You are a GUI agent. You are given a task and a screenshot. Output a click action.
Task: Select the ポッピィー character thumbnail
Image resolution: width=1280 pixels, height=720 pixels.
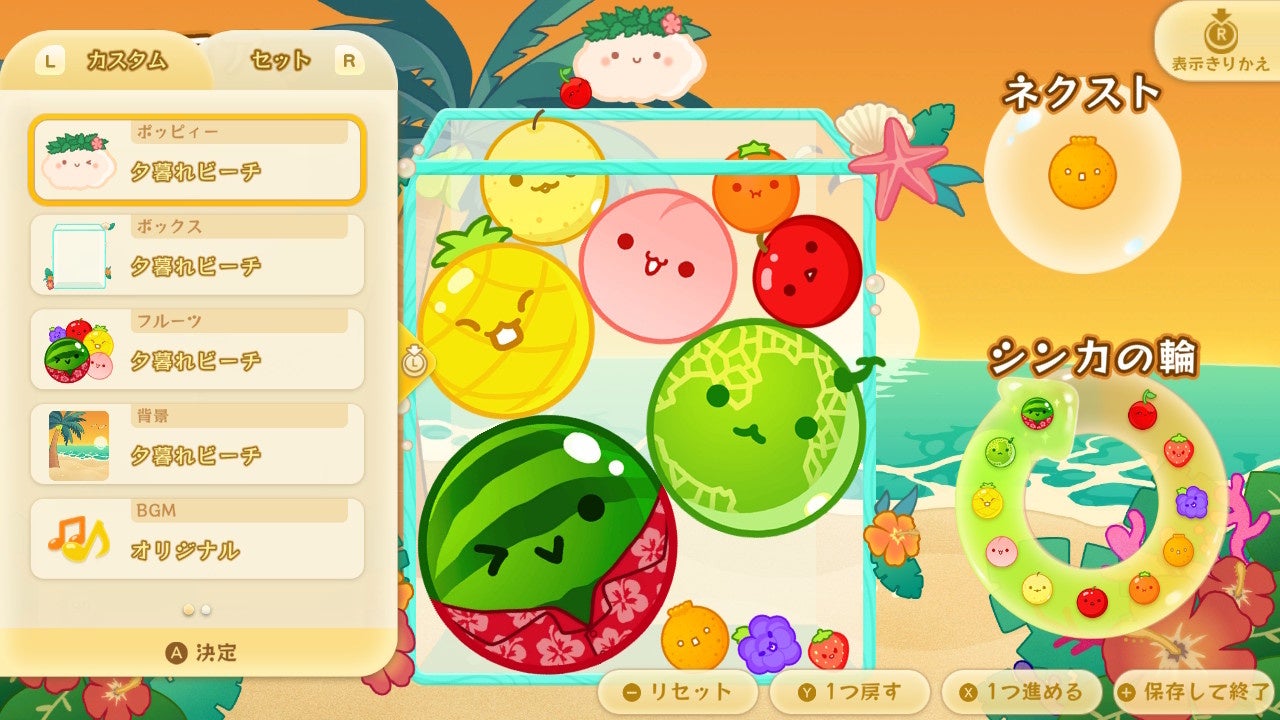[80, 160]
